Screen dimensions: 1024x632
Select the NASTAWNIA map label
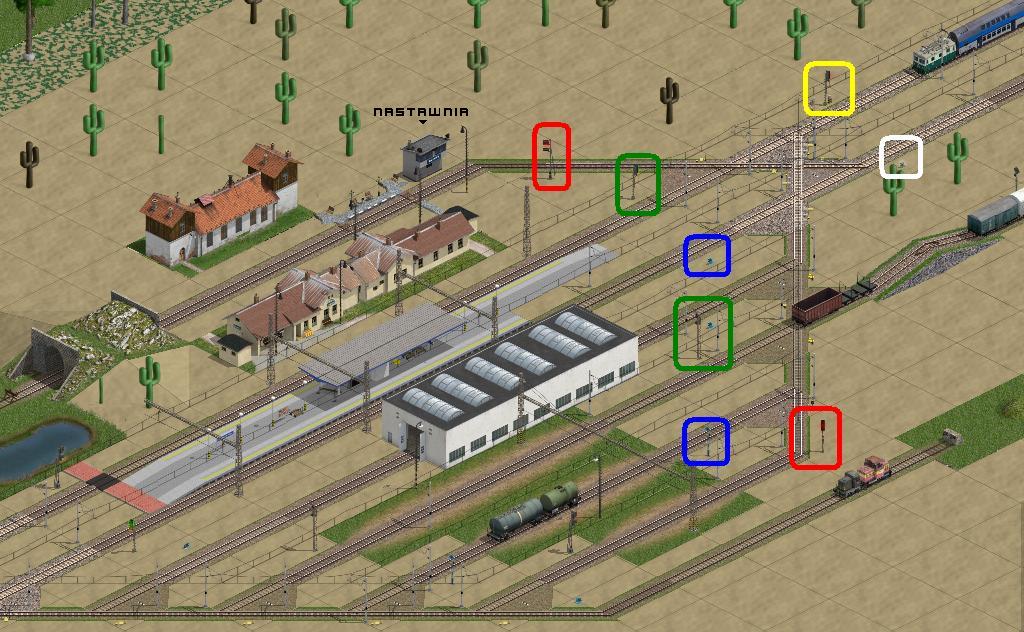click(x=420, y=112)
